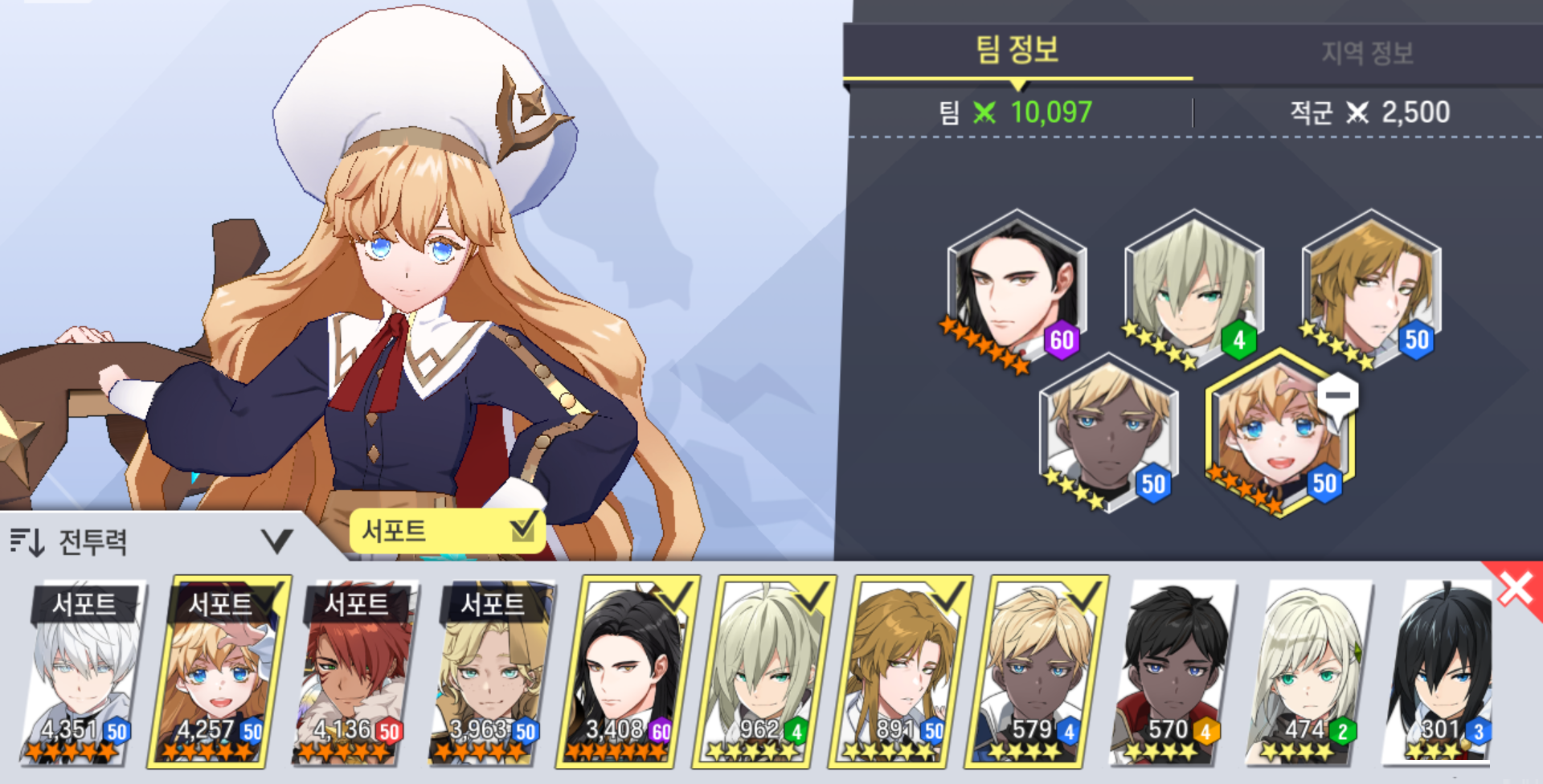Add the black-haired 570 hero card
The image size is (1543, 784).
point(1172,671)
